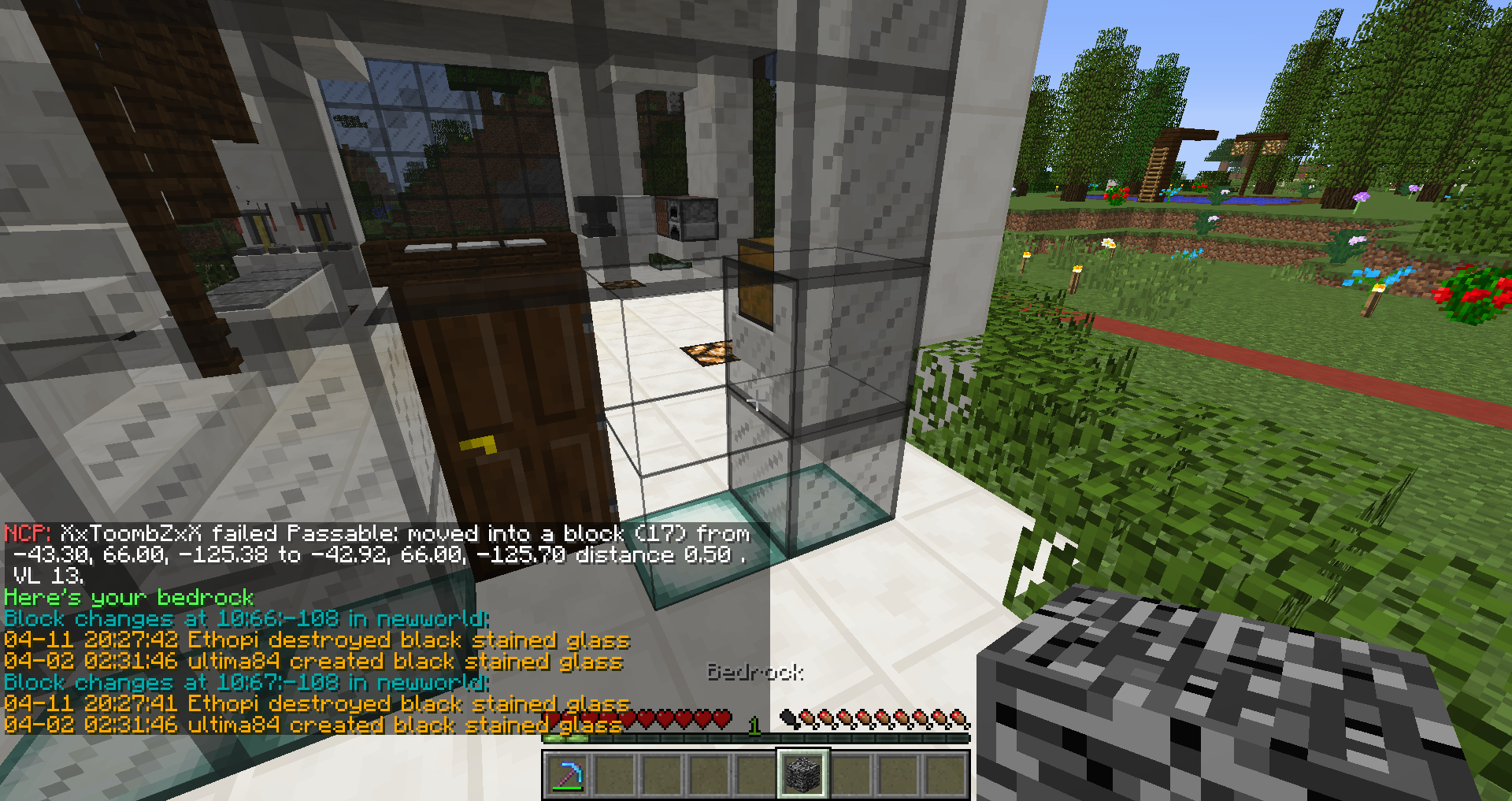Select the bedrock block hotbar slot
1512x801 pixels.
802,774
